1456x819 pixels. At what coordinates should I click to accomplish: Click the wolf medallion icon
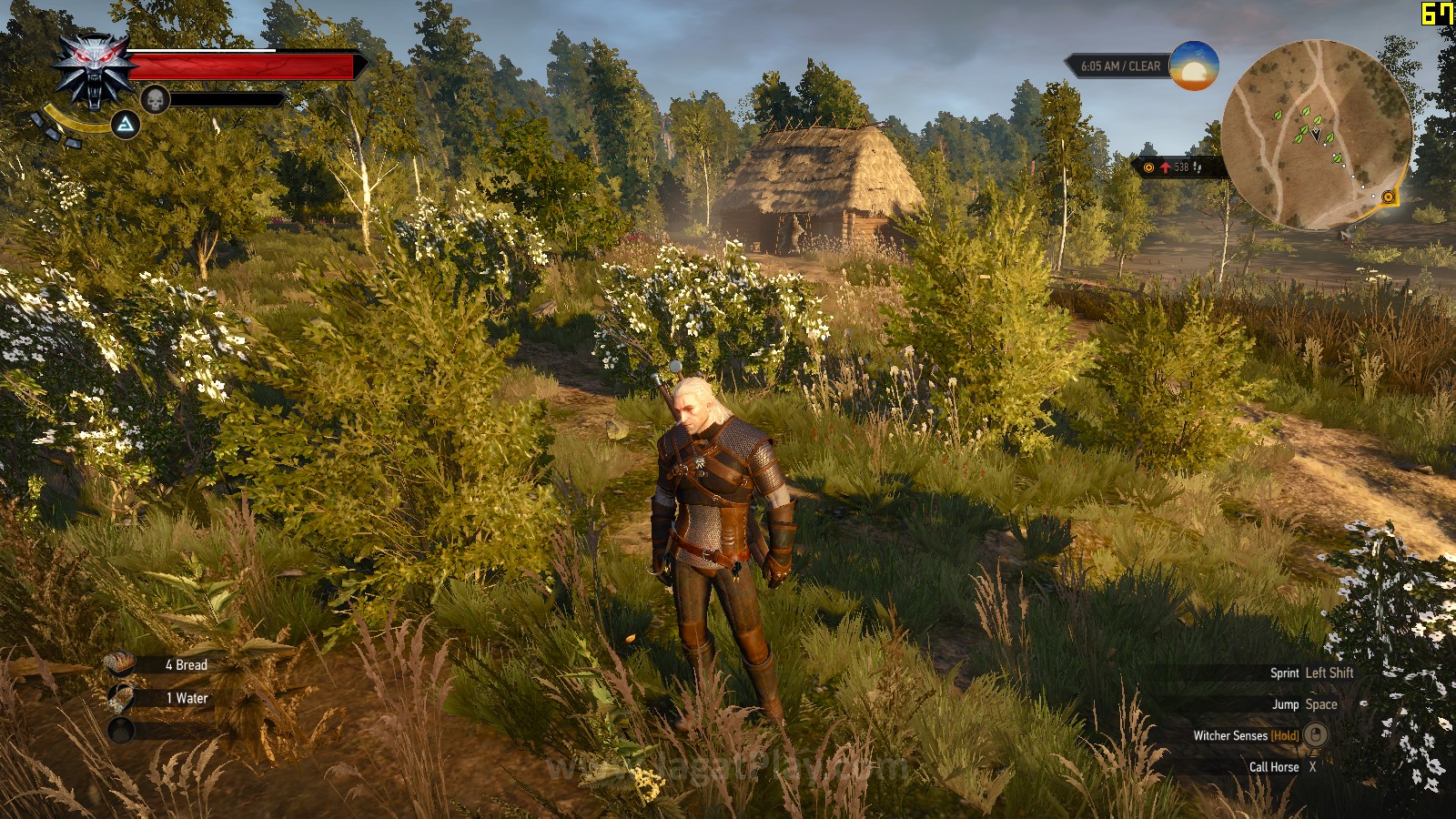pos(95,69)
